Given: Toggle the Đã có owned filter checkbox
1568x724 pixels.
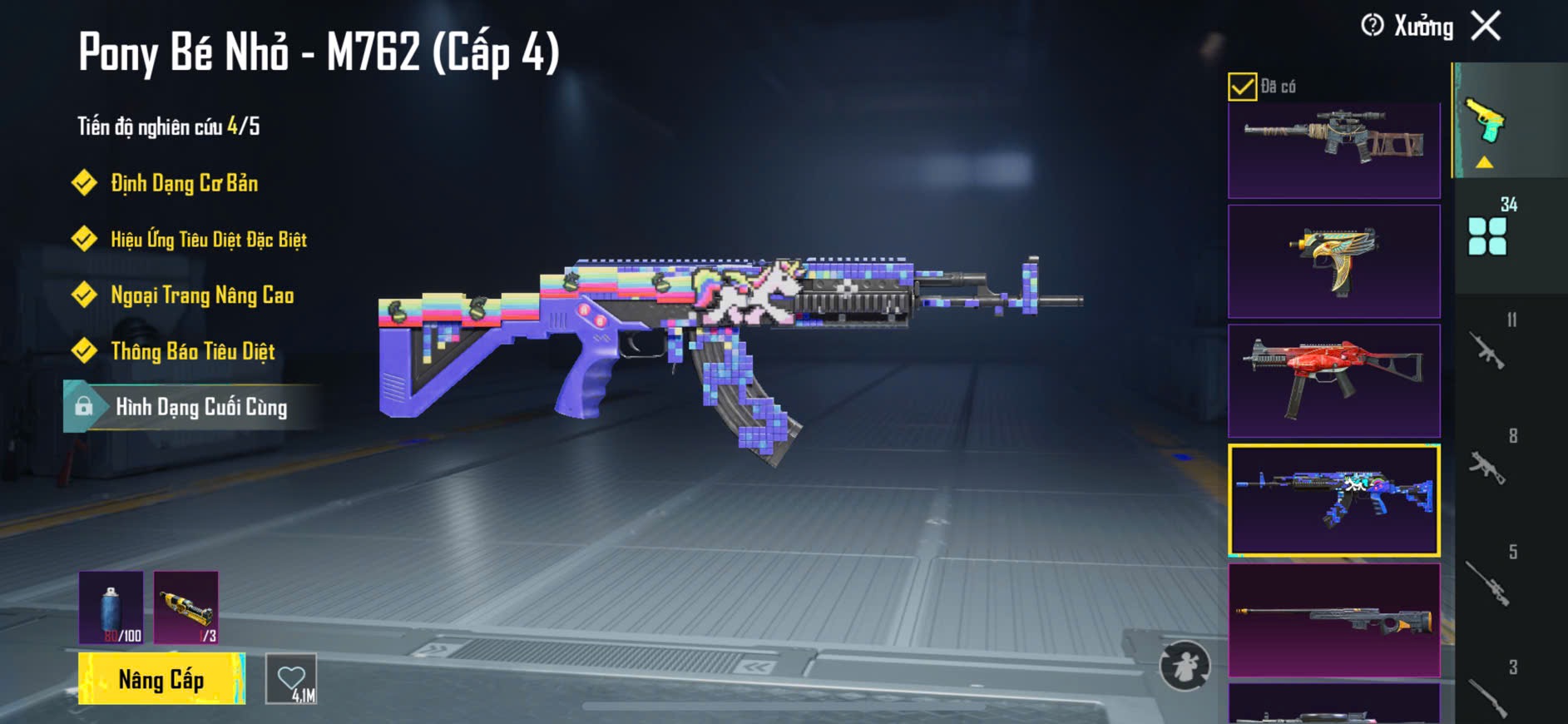Looking at the screenshot, I should click(1242, 87).
